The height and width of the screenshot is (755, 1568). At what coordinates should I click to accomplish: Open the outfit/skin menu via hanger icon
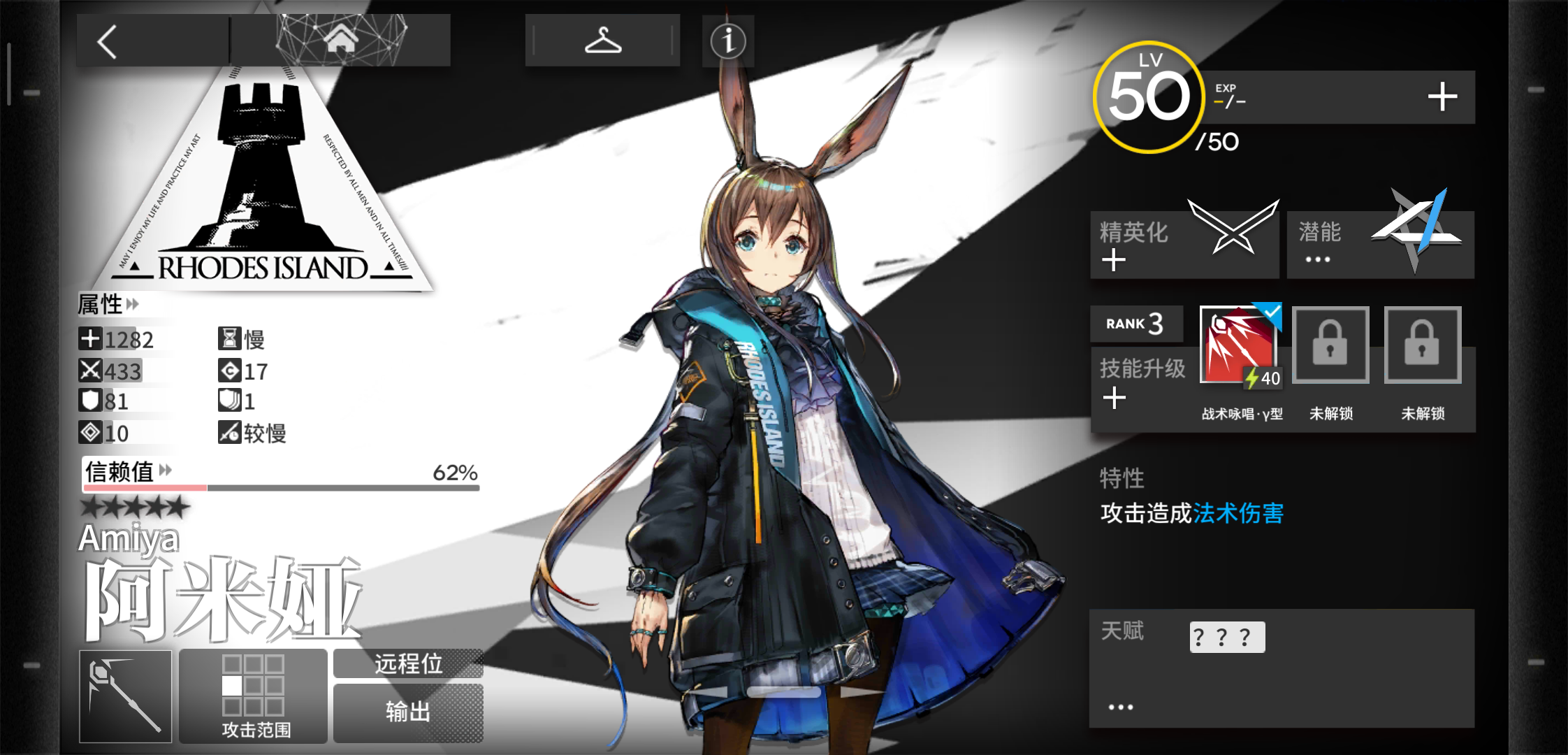point(602,40)
